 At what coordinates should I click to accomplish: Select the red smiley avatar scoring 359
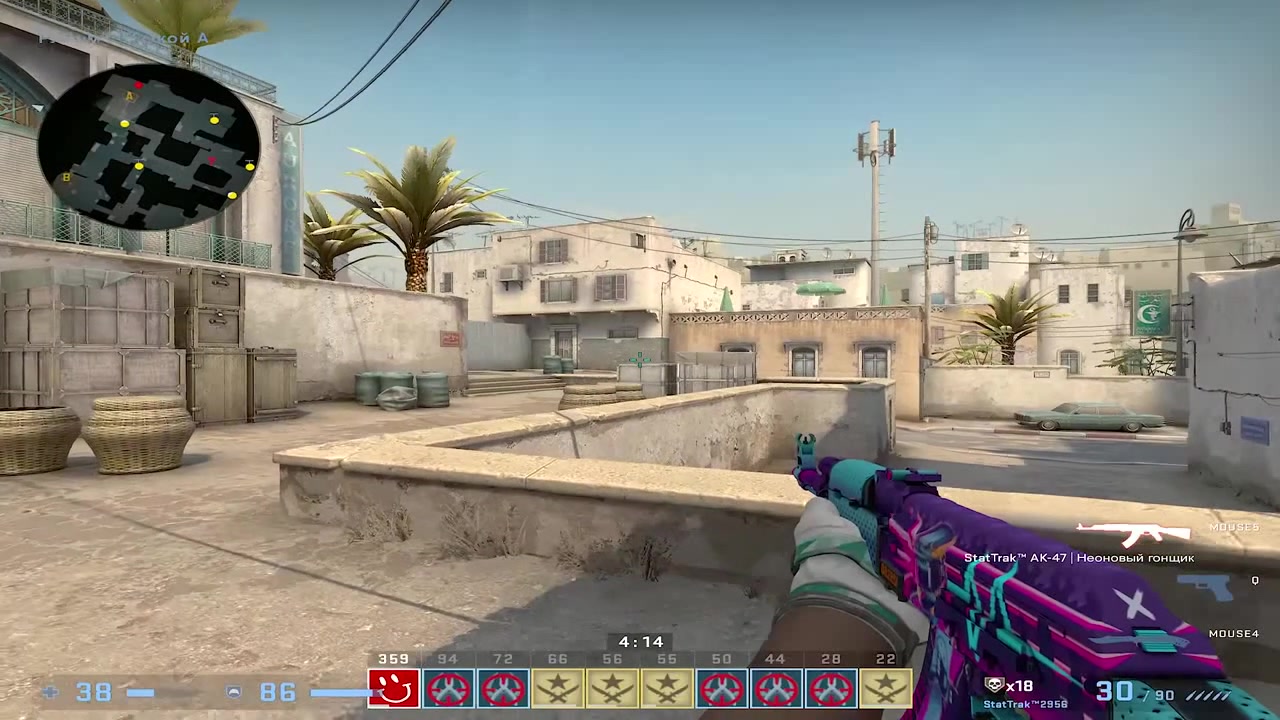[x=393, y=688]
